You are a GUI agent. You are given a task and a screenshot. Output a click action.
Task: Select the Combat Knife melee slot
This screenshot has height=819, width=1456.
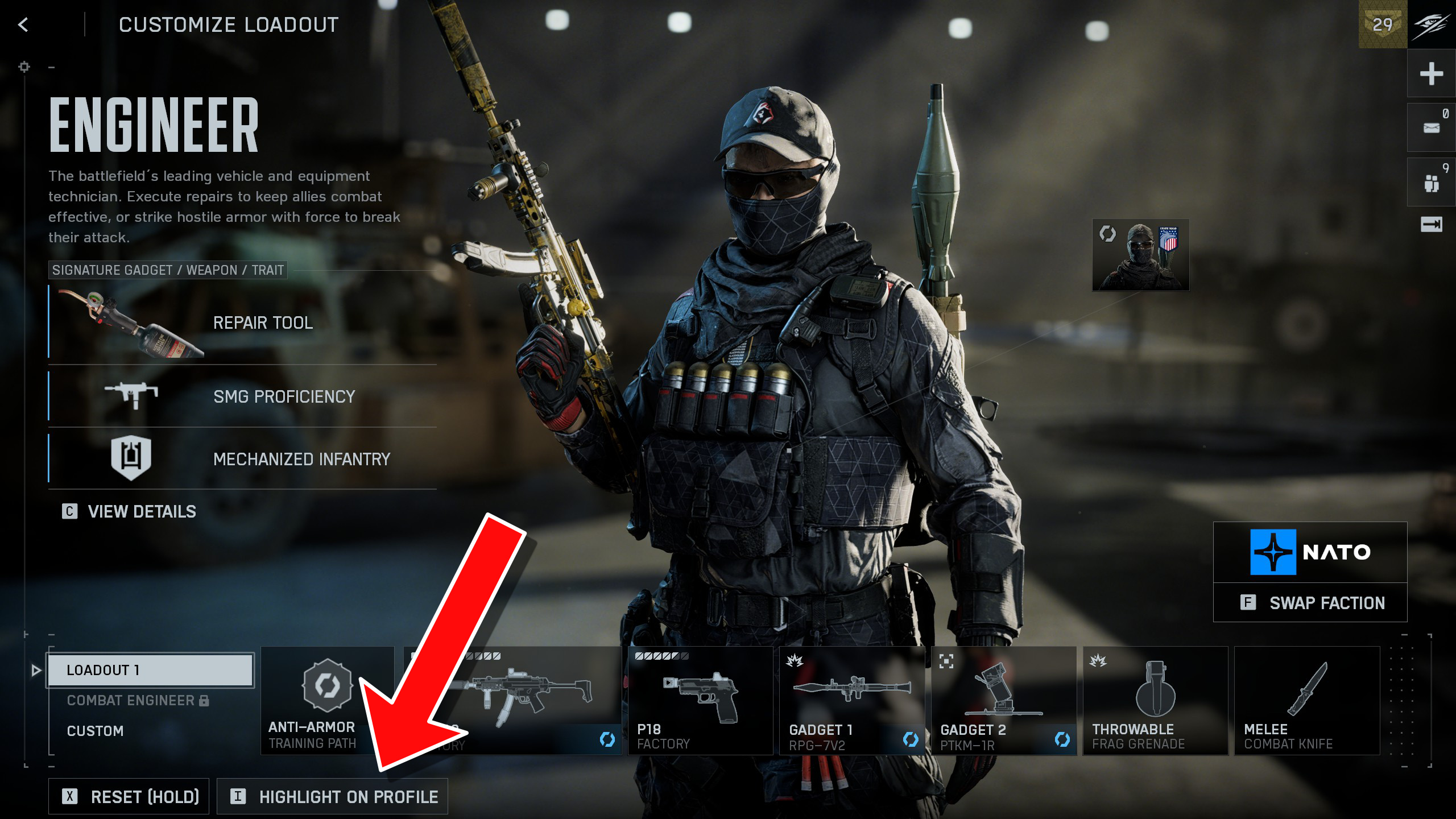[1306, 700]
